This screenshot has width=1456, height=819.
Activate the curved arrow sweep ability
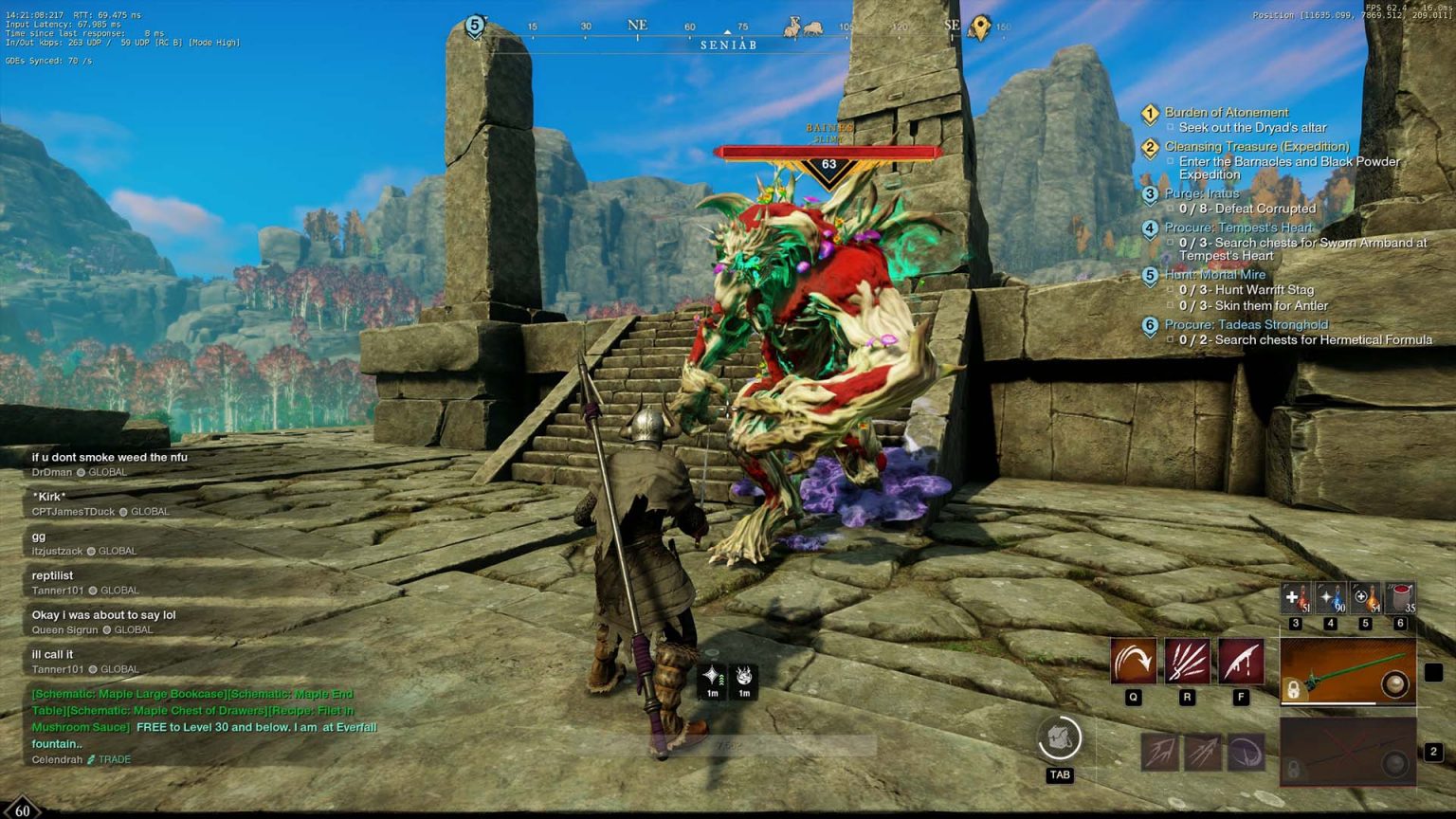[1134, 661]
